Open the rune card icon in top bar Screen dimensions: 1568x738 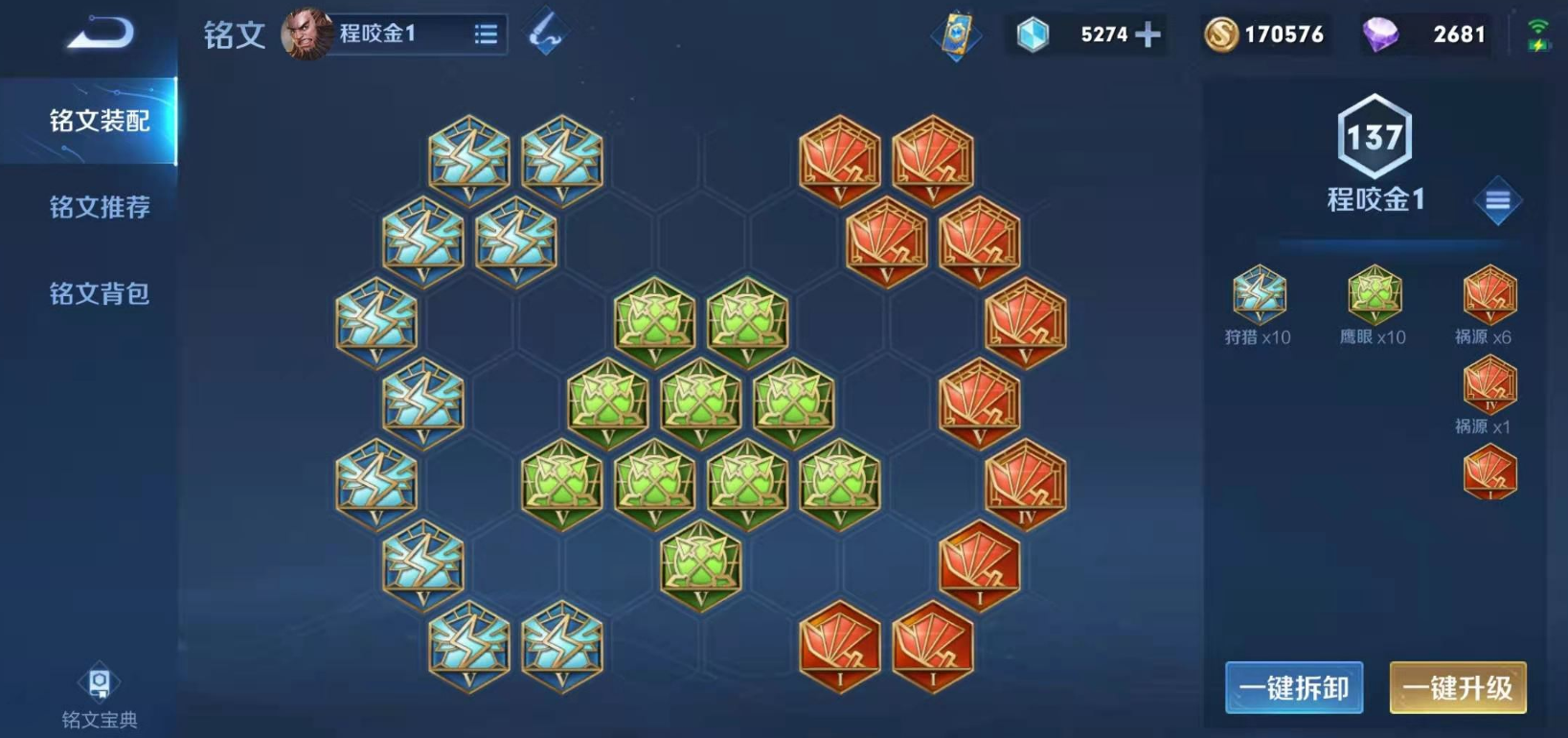[x=956, y=35]
